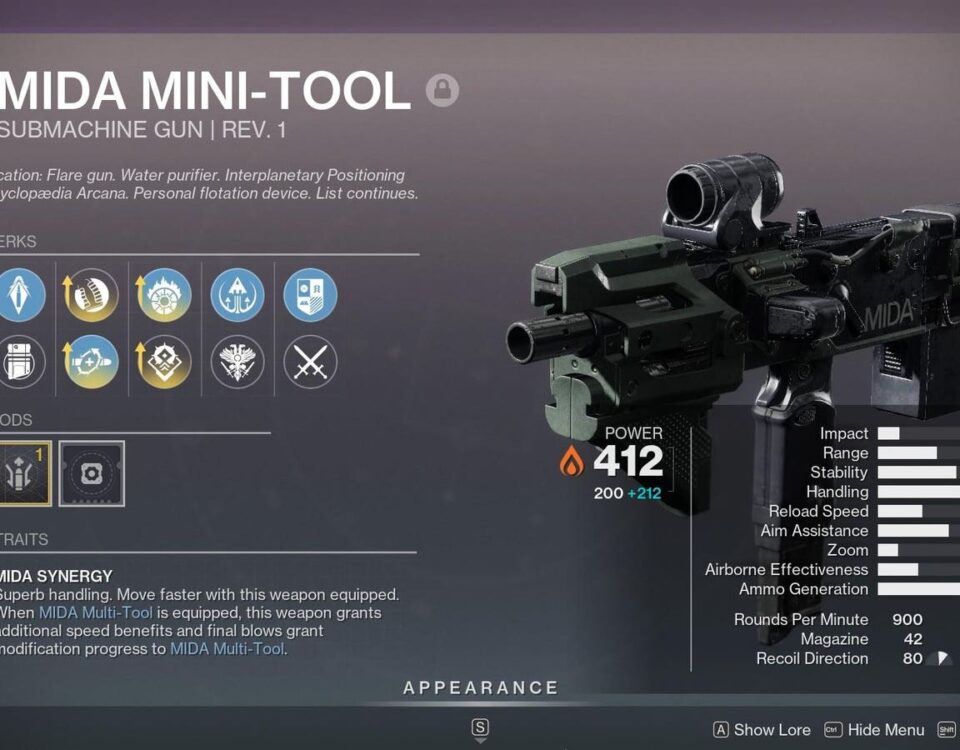Choose the spiked diamond chevron perk icon
The width and height of the screenshot is (960, 750).
[x=164, y=361]
